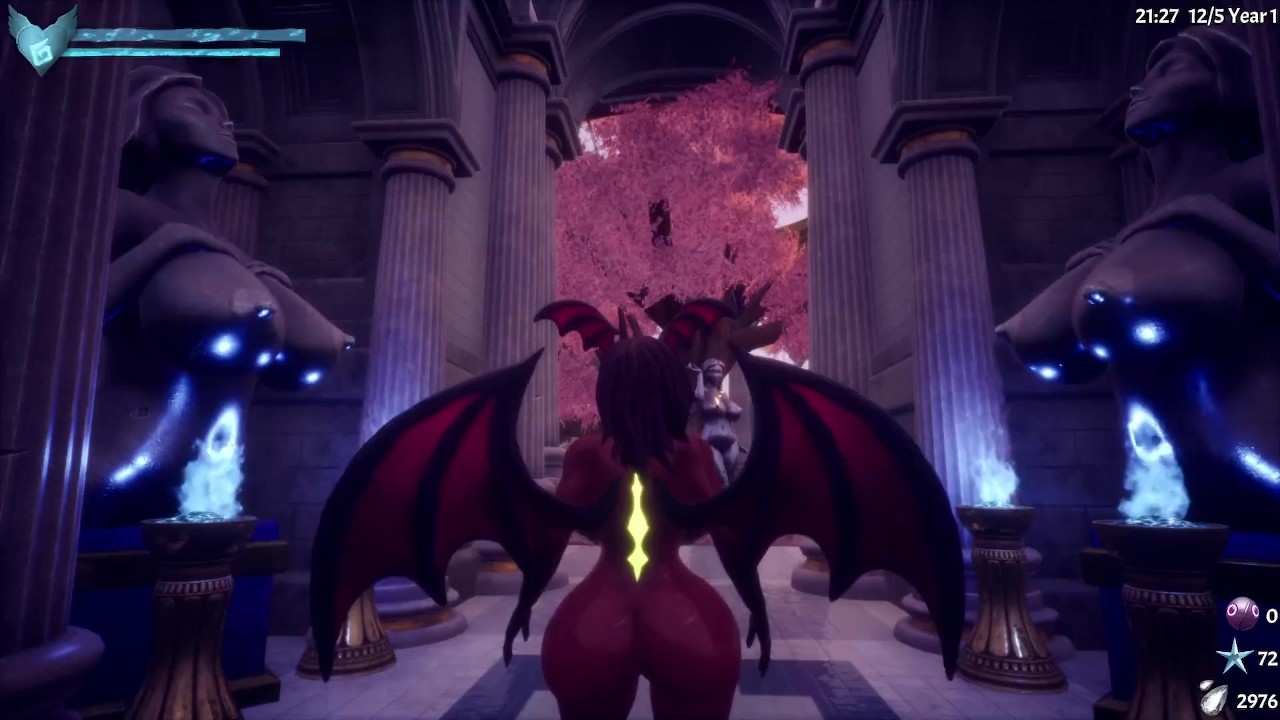This screenshot has height=720, width=1280.
Task: Click the blue star currency icon
Action: (x=1233, y=658)
